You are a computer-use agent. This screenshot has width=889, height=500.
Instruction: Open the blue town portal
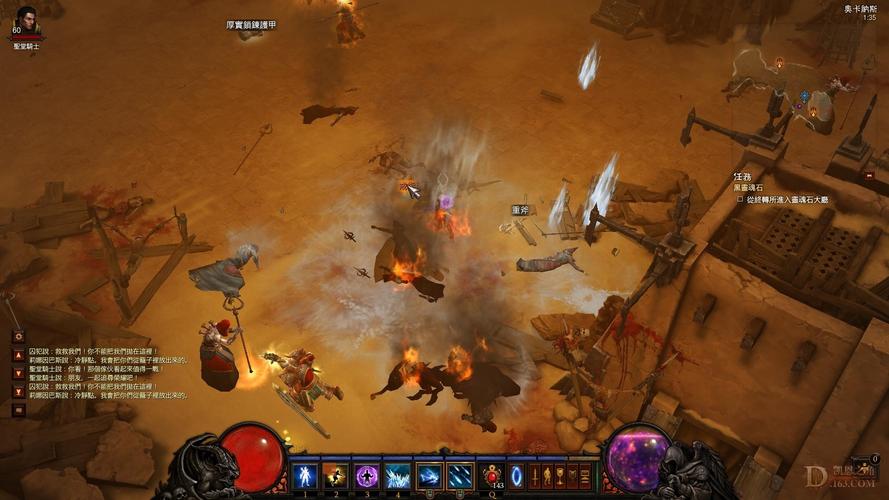coord(517,476)
